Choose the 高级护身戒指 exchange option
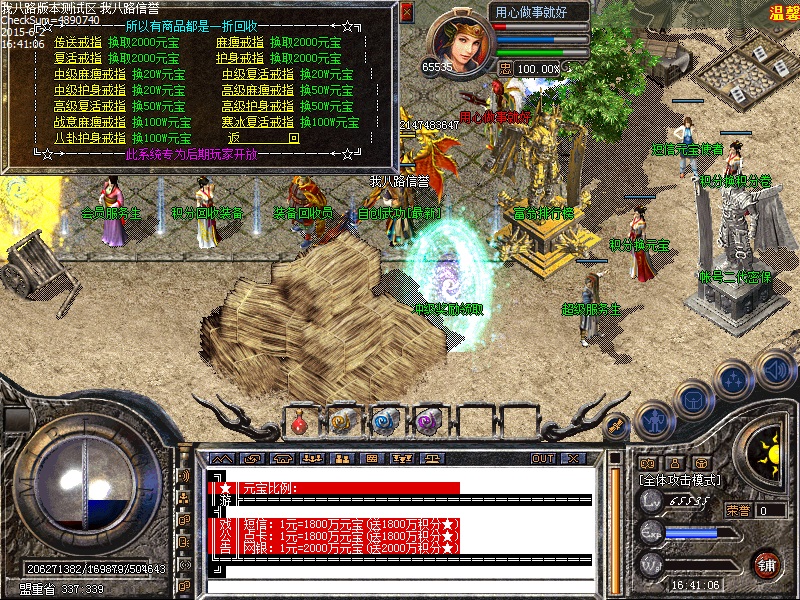The height and width of the screenshot is (600, 800). coord(258,106)
